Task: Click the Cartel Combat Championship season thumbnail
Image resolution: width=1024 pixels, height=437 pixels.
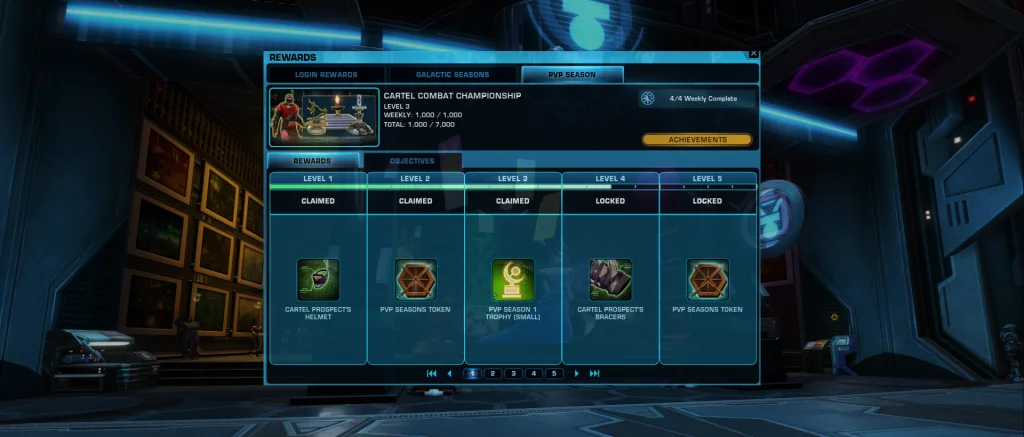Action: click(322, 118)
